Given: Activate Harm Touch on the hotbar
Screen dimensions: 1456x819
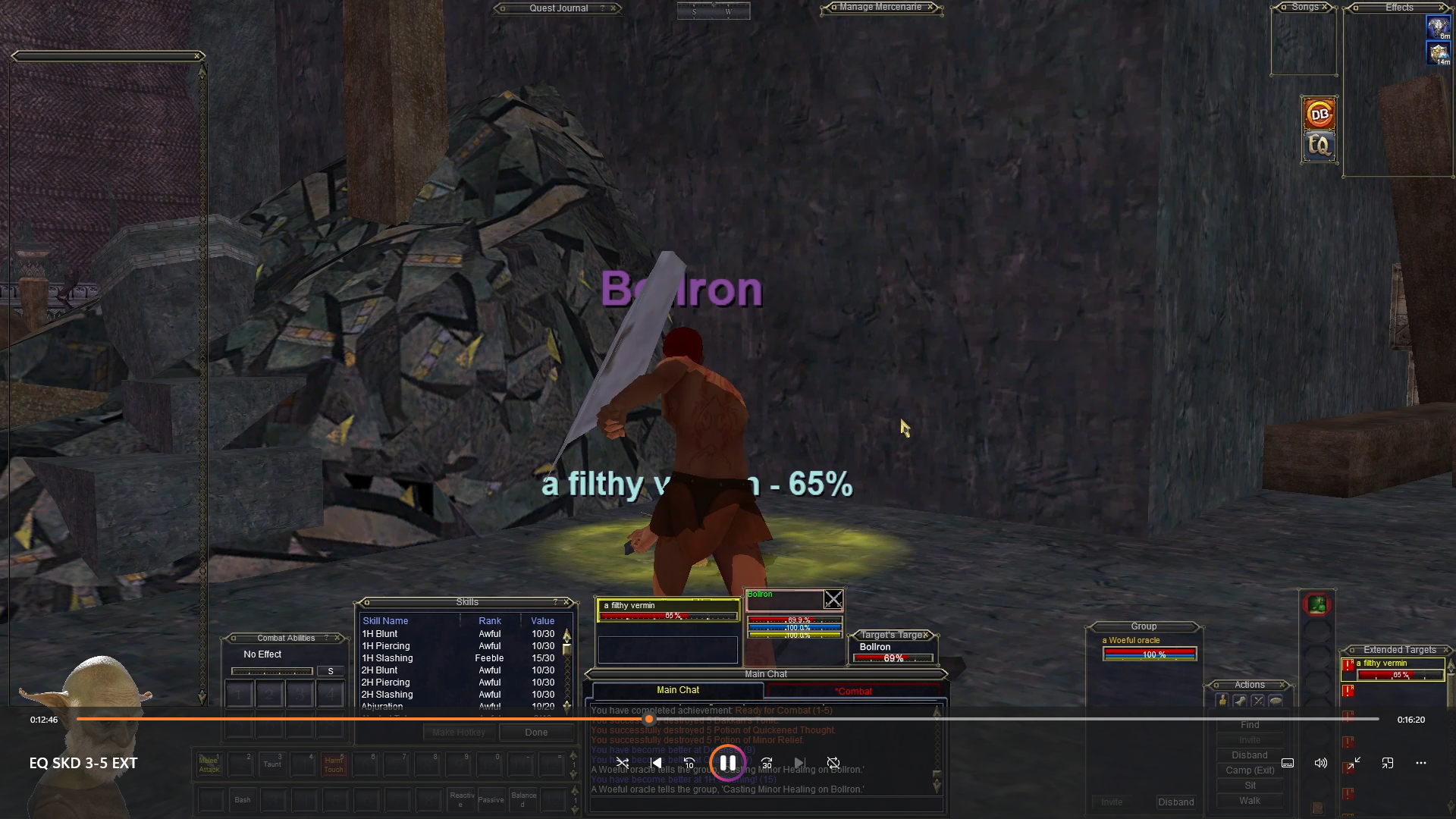Looking at the screenshot, I should [x=334, y=764].
